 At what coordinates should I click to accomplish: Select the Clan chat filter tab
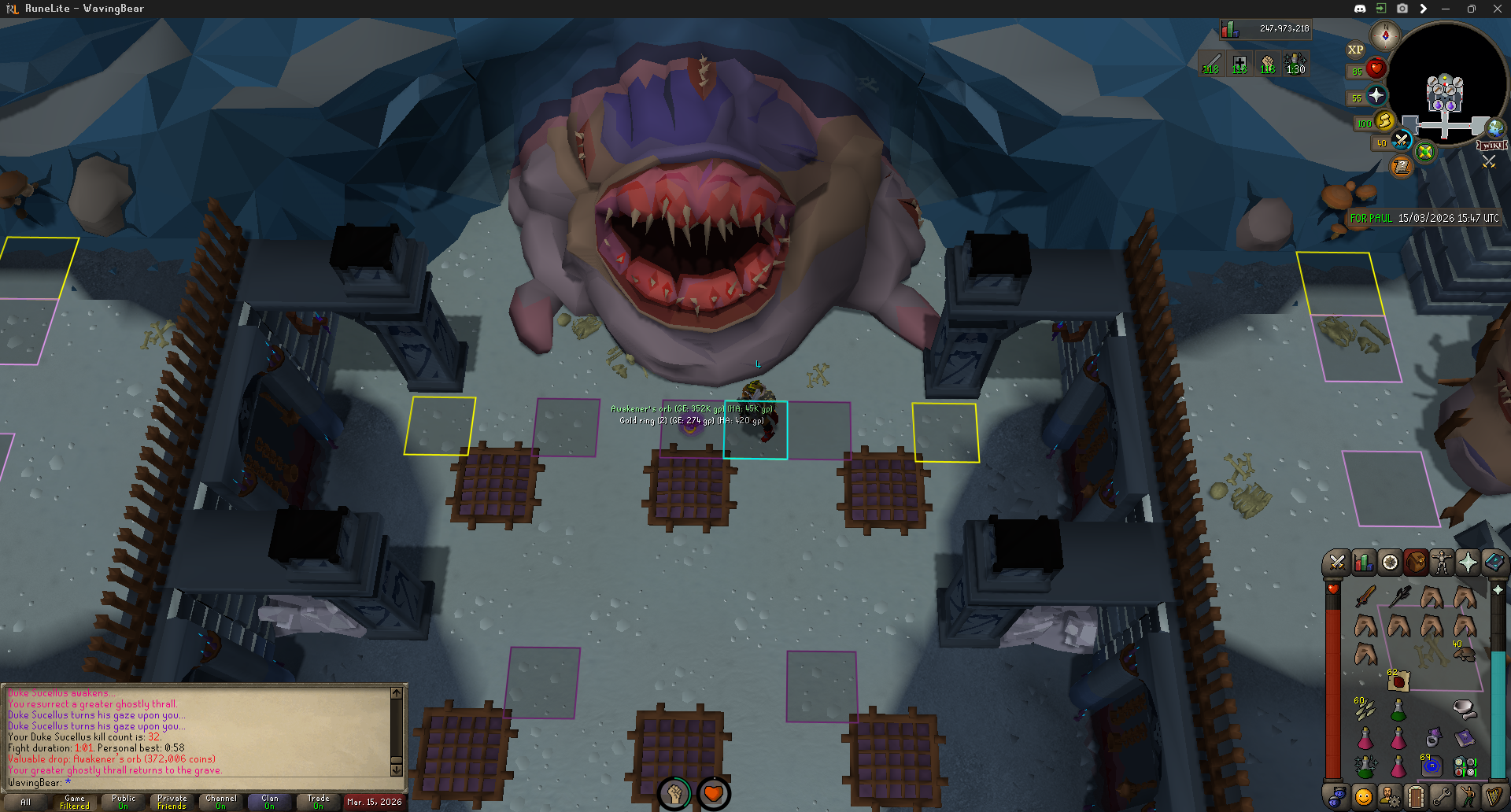269,802
